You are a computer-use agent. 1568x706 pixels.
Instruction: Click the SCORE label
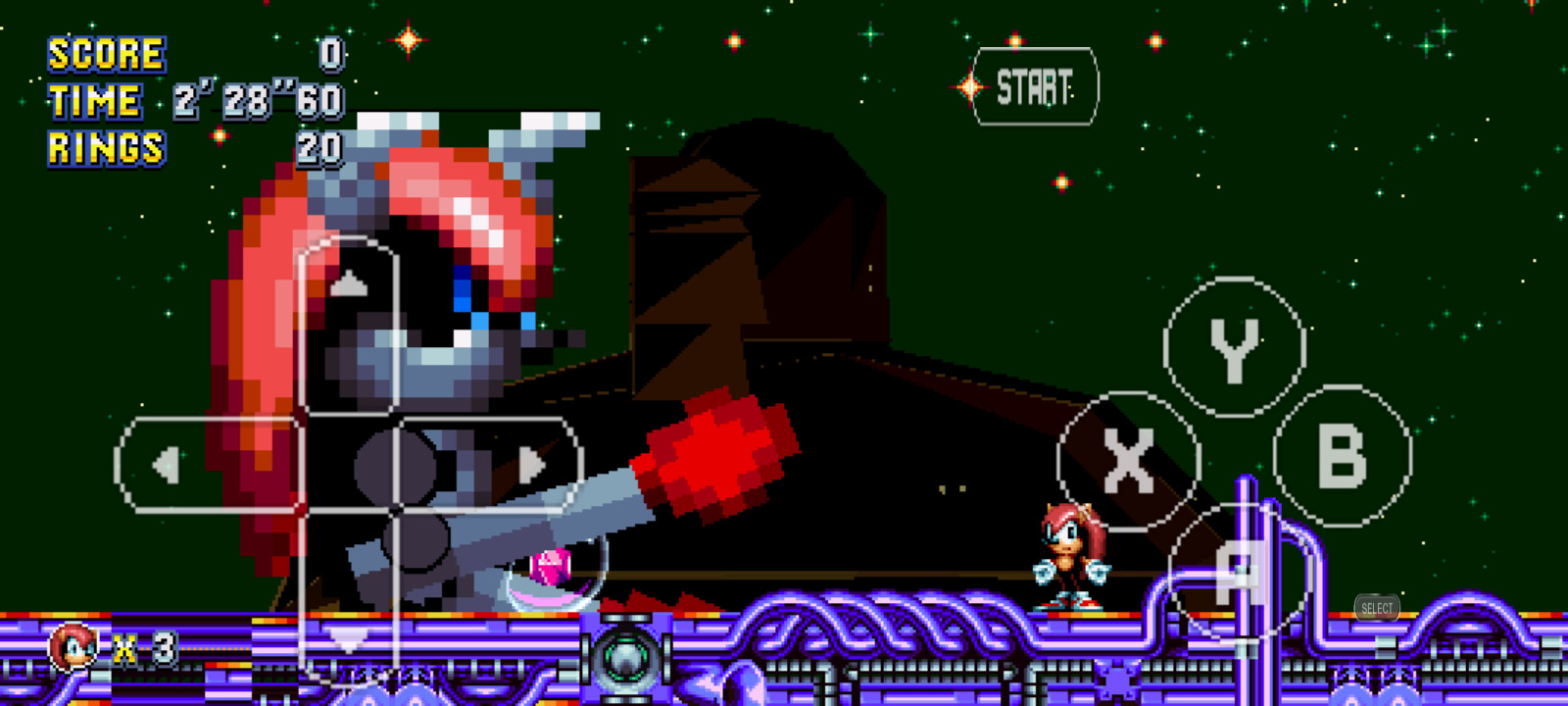coord(105,54)
